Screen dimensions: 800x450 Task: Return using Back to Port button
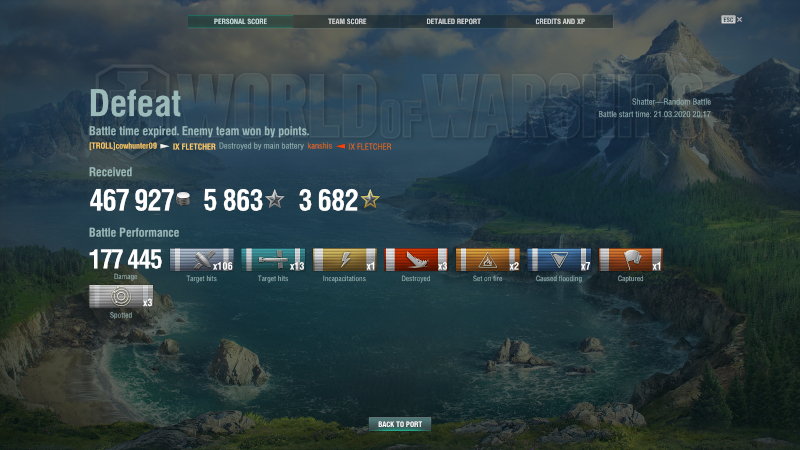(x=400, y=424)
